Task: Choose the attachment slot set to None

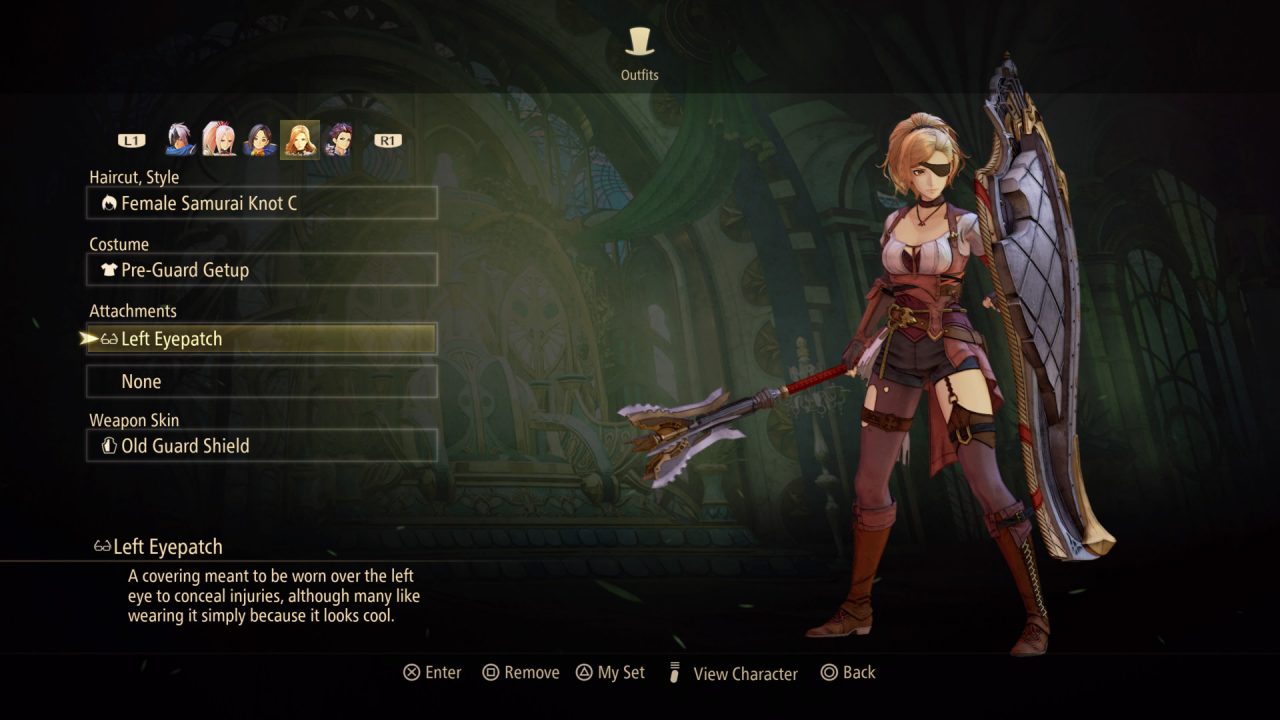Action: pyautogui.click(x=262, y=381)
